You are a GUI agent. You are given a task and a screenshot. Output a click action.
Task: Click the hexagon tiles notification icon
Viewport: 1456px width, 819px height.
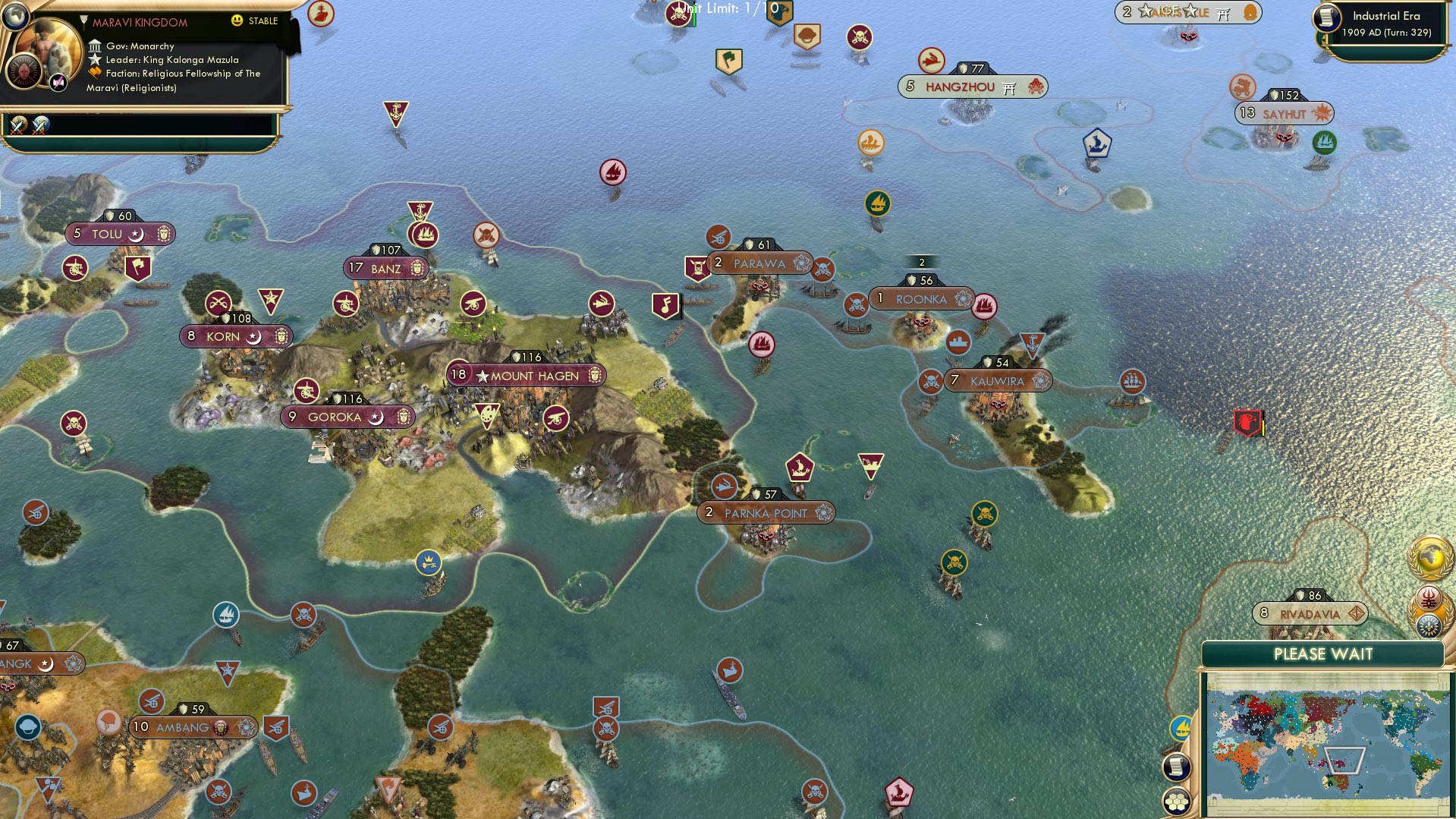click(x=1177, y=802)
